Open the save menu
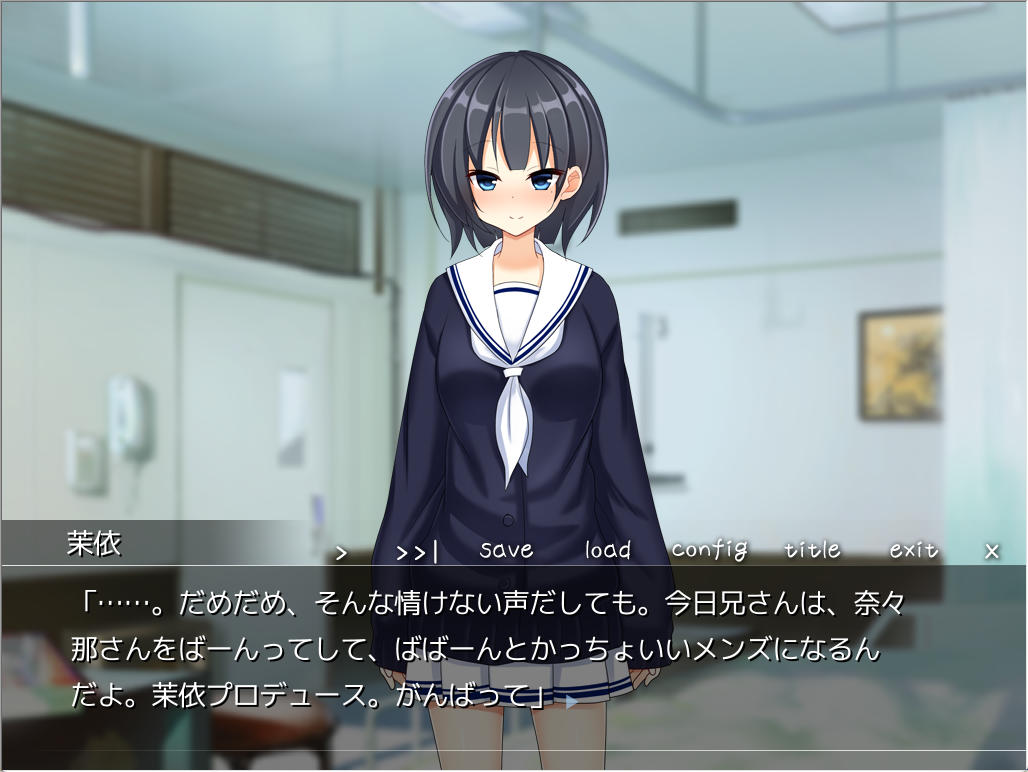 (506, 550)
